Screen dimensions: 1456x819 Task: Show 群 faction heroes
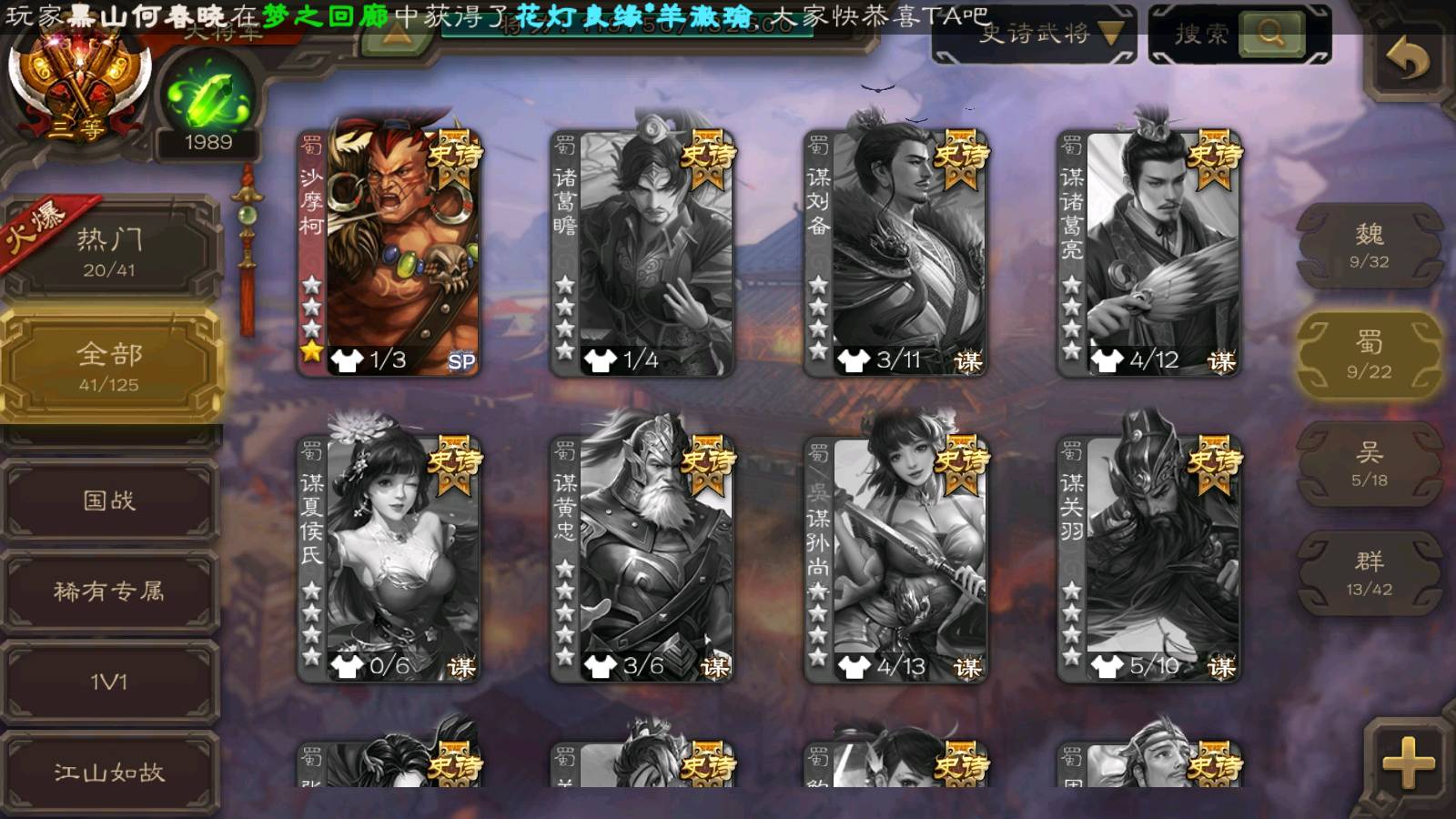point(1369,573)
